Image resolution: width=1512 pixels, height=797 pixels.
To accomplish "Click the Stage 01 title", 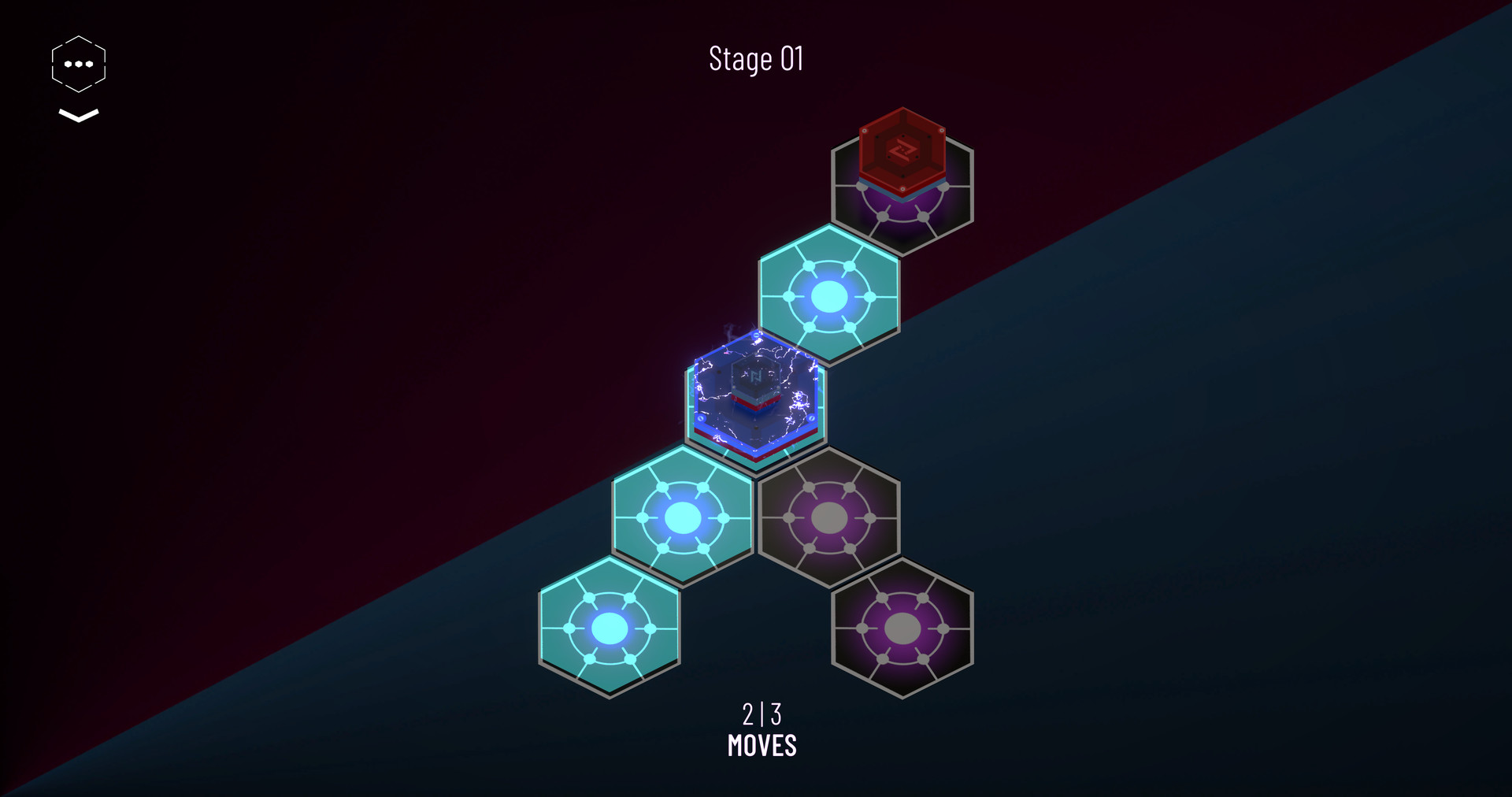I will [x=756, y=59].
